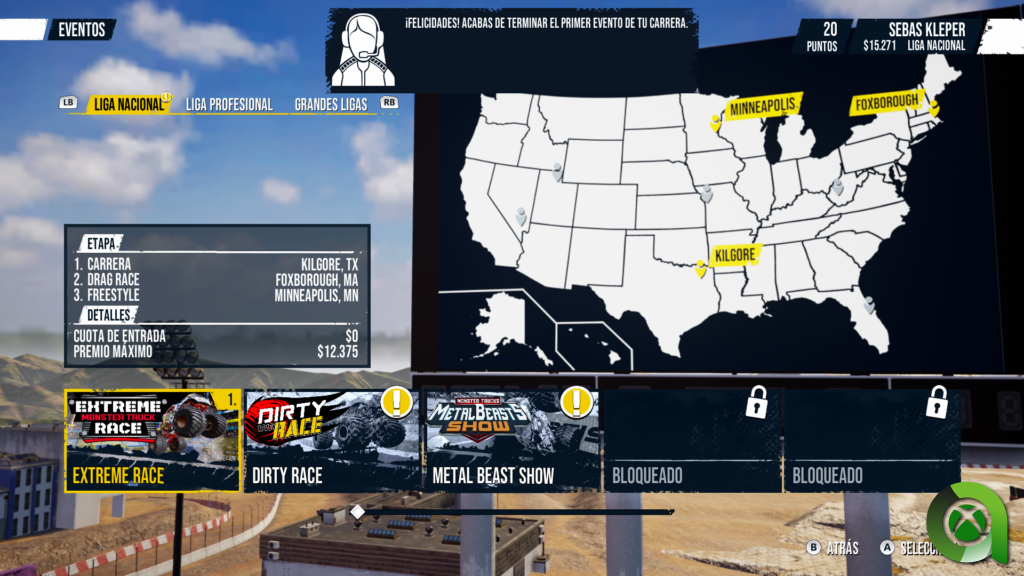This screenshot has width=1024, height=576.
Task: Click the Carrera stage row for Kilgore, TX
Action: point(215,265)
